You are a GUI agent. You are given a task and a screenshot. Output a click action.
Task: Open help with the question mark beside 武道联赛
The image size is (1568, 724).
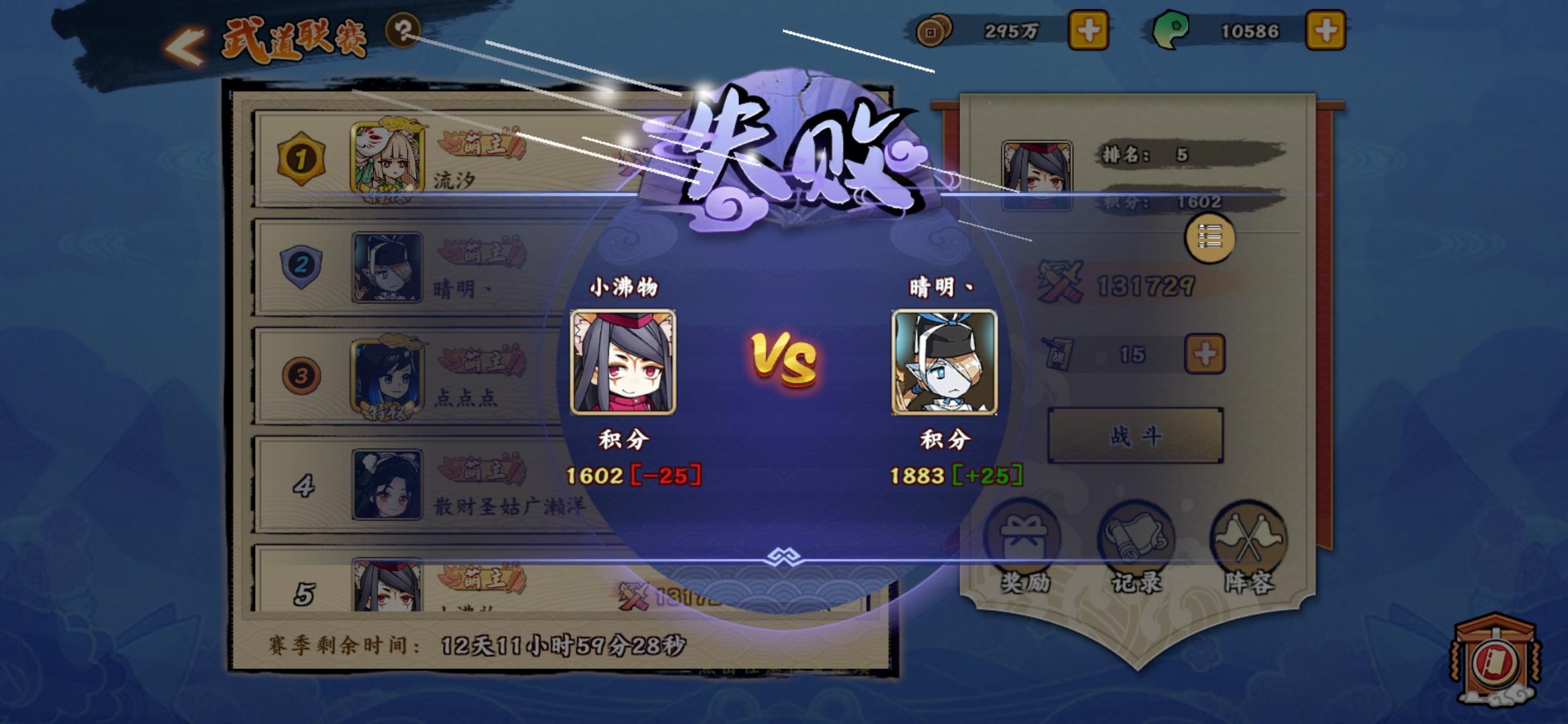[x=401, y=32]
